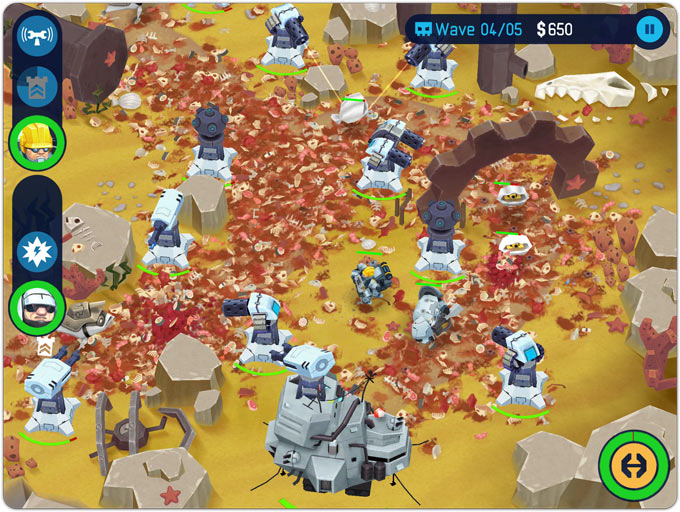This screenshot has width=680, height=512.
Task: Choose the sunglasses soldier hero portrait
Action: pyautogui.click(x=37, y=304)
